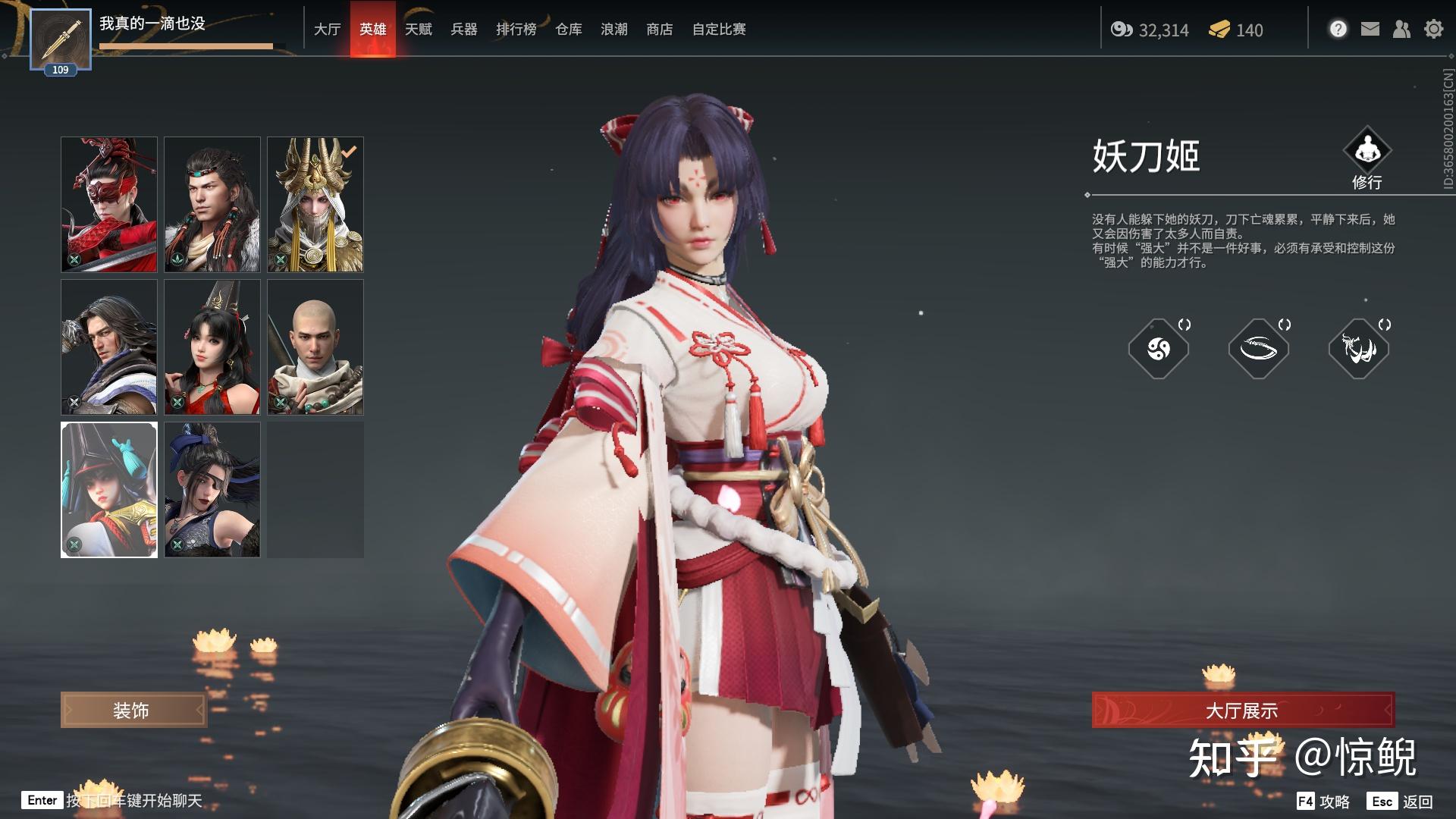Choose the eyepatch heroine portrait
Image resolution: width=1456 pixels, height=819 pixels.
click(x=212, y=489)
